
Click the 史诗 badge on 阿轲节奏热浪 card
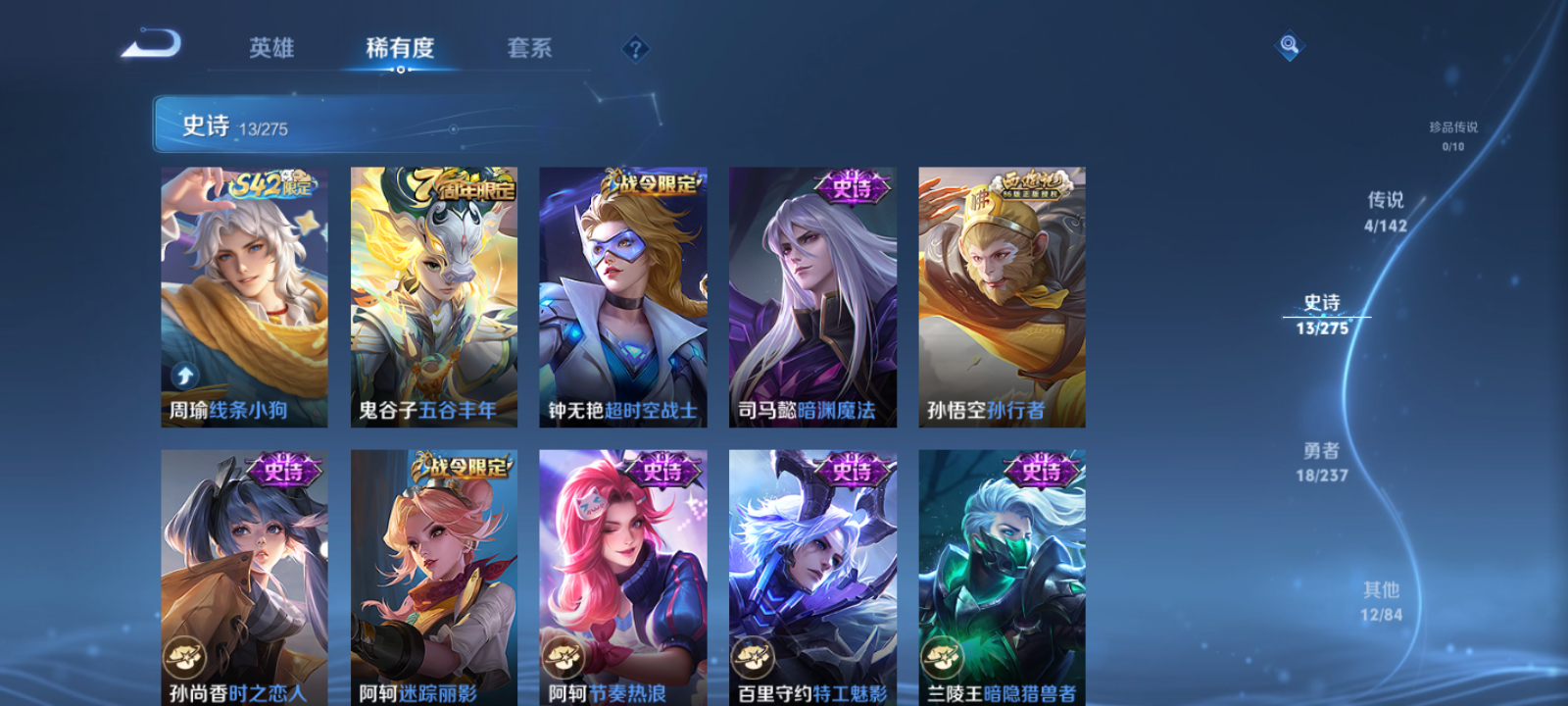tap(662, 472)
